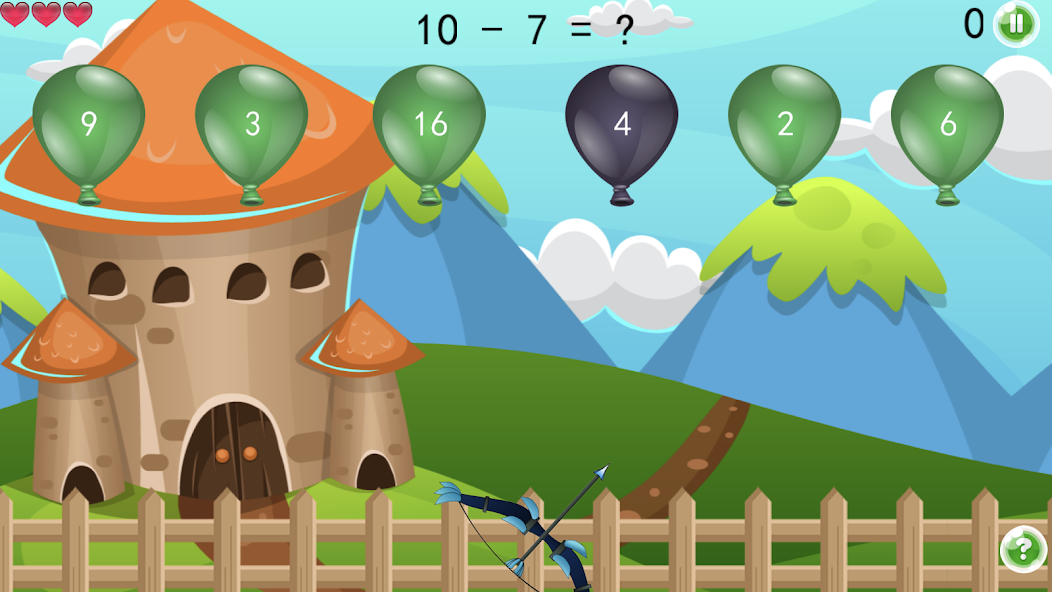Tap the dark balloon marked 4

pyautogui.click(x=621, y=123)
